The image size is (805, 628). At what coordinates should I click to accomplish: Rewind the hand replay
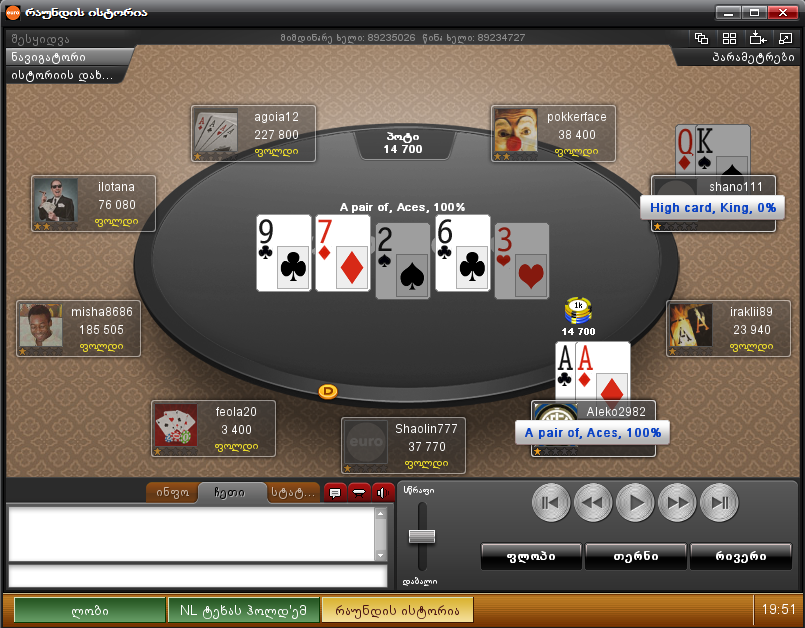pyautogui.click(x=593, y=502)
